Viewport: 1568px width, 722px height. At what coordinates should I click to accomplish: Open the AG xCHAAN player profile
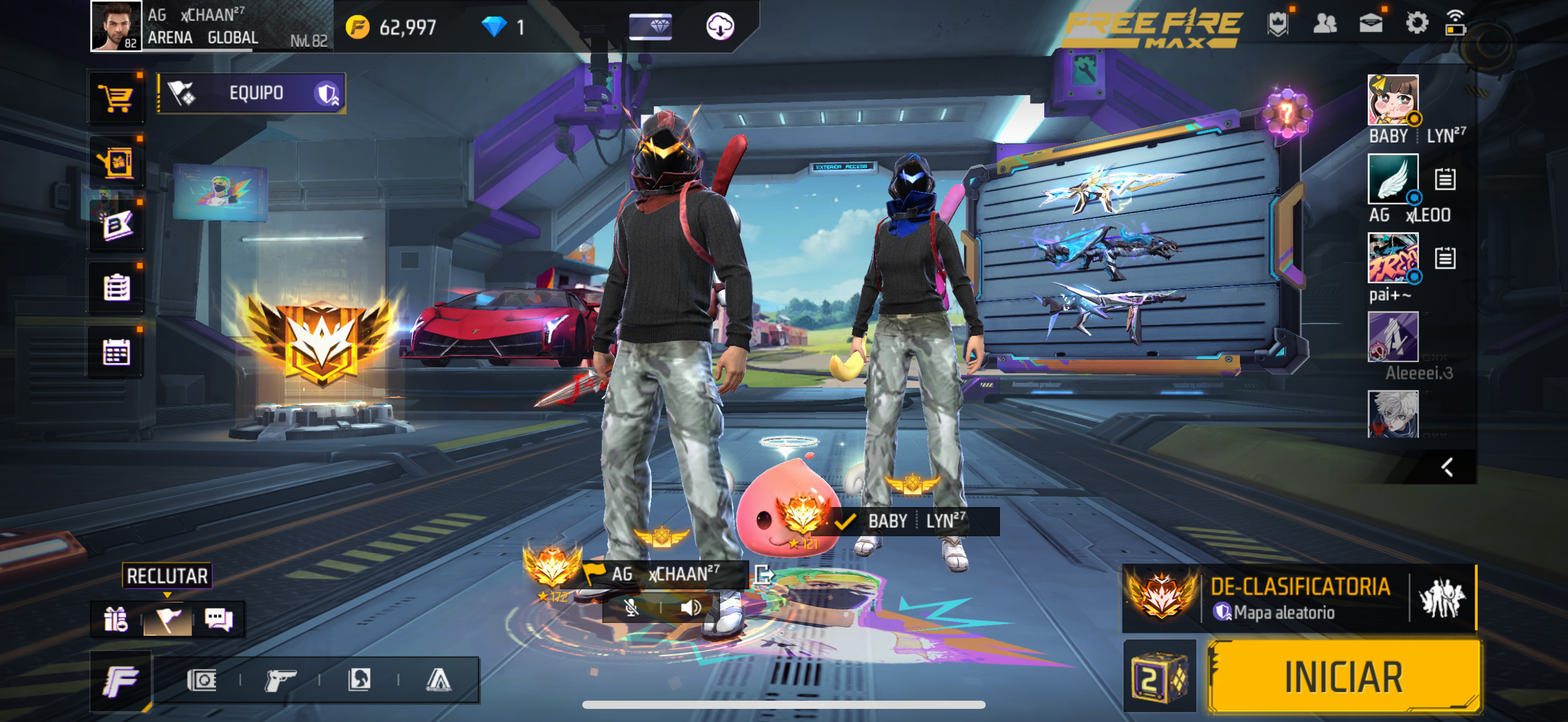click(x=116, y=26)
